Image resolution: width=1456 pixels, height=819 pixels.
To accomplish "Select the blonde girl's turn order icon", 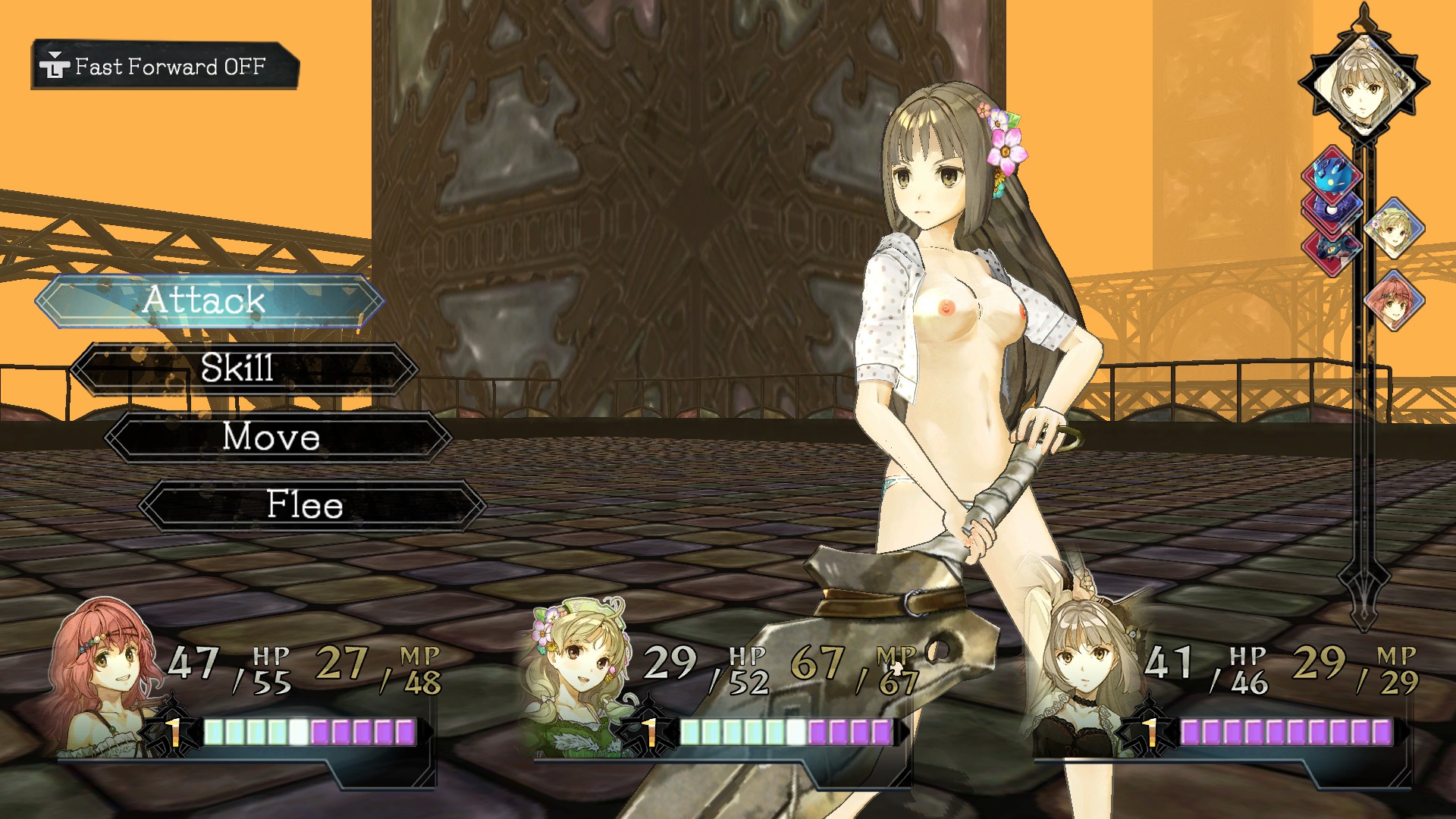I will click(x=1394, y=228).
